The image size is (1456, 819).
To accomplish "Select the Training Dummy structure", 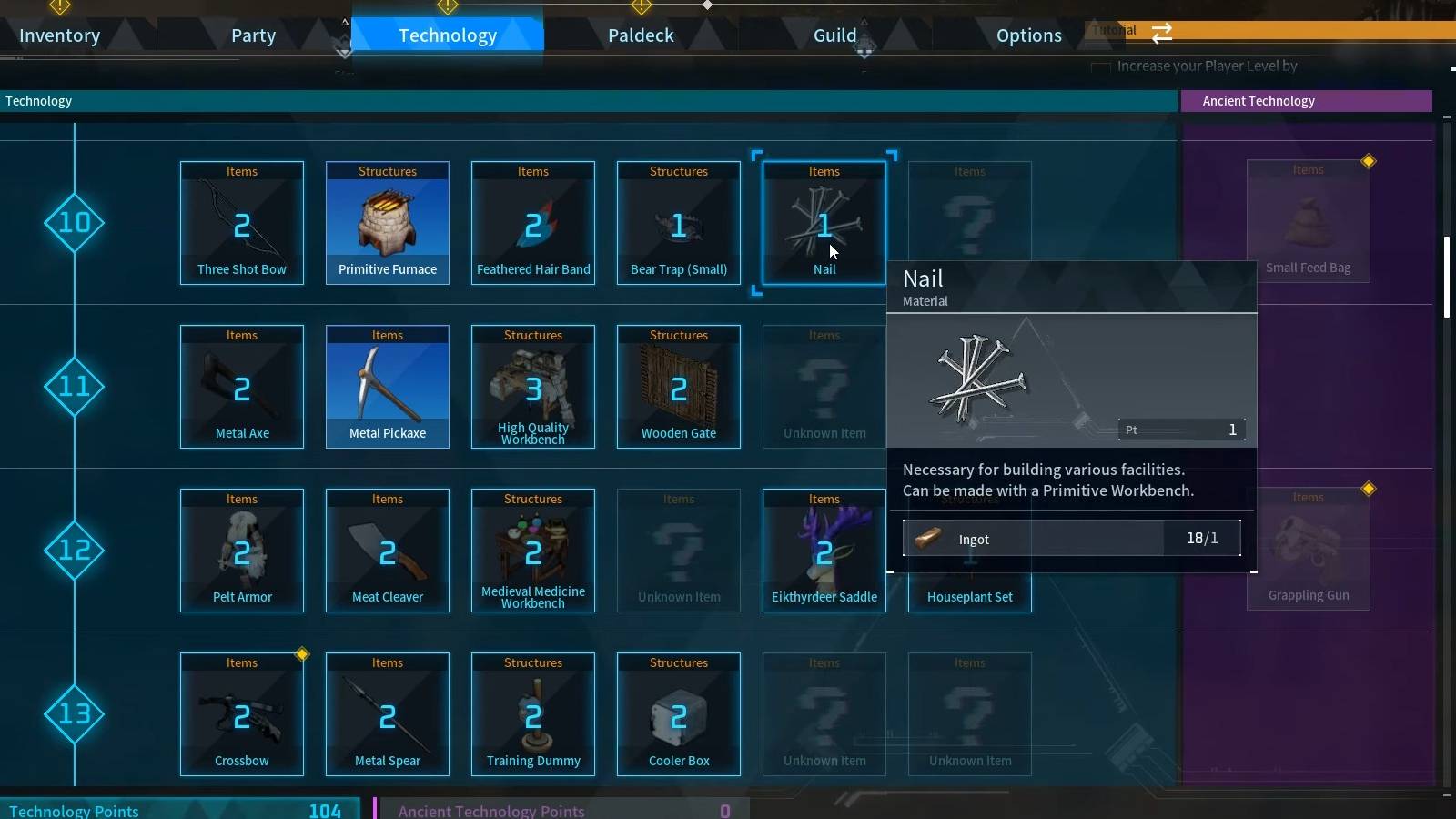I will [532, 714].
